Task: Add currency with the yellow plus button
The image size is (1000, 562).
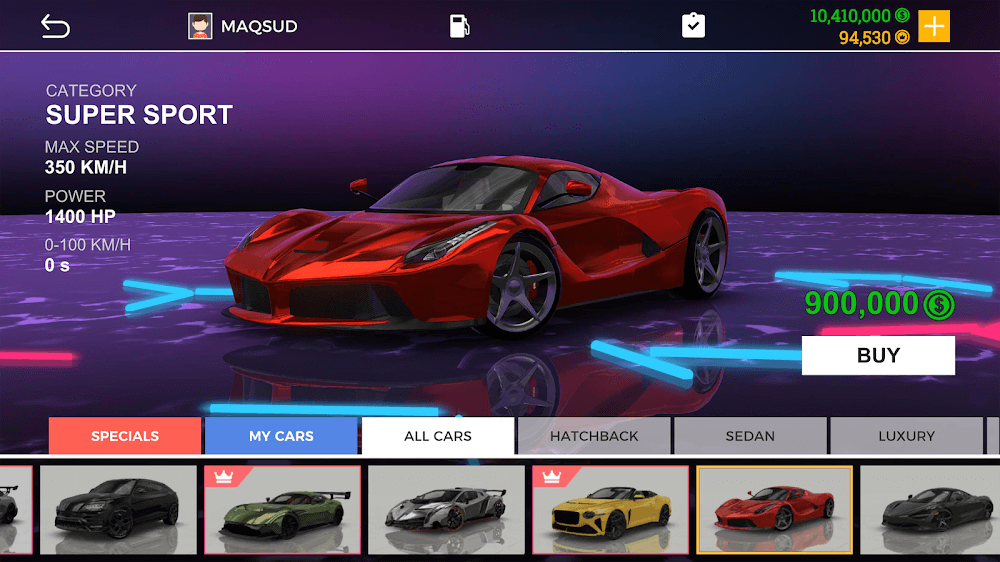Action: 934,26
